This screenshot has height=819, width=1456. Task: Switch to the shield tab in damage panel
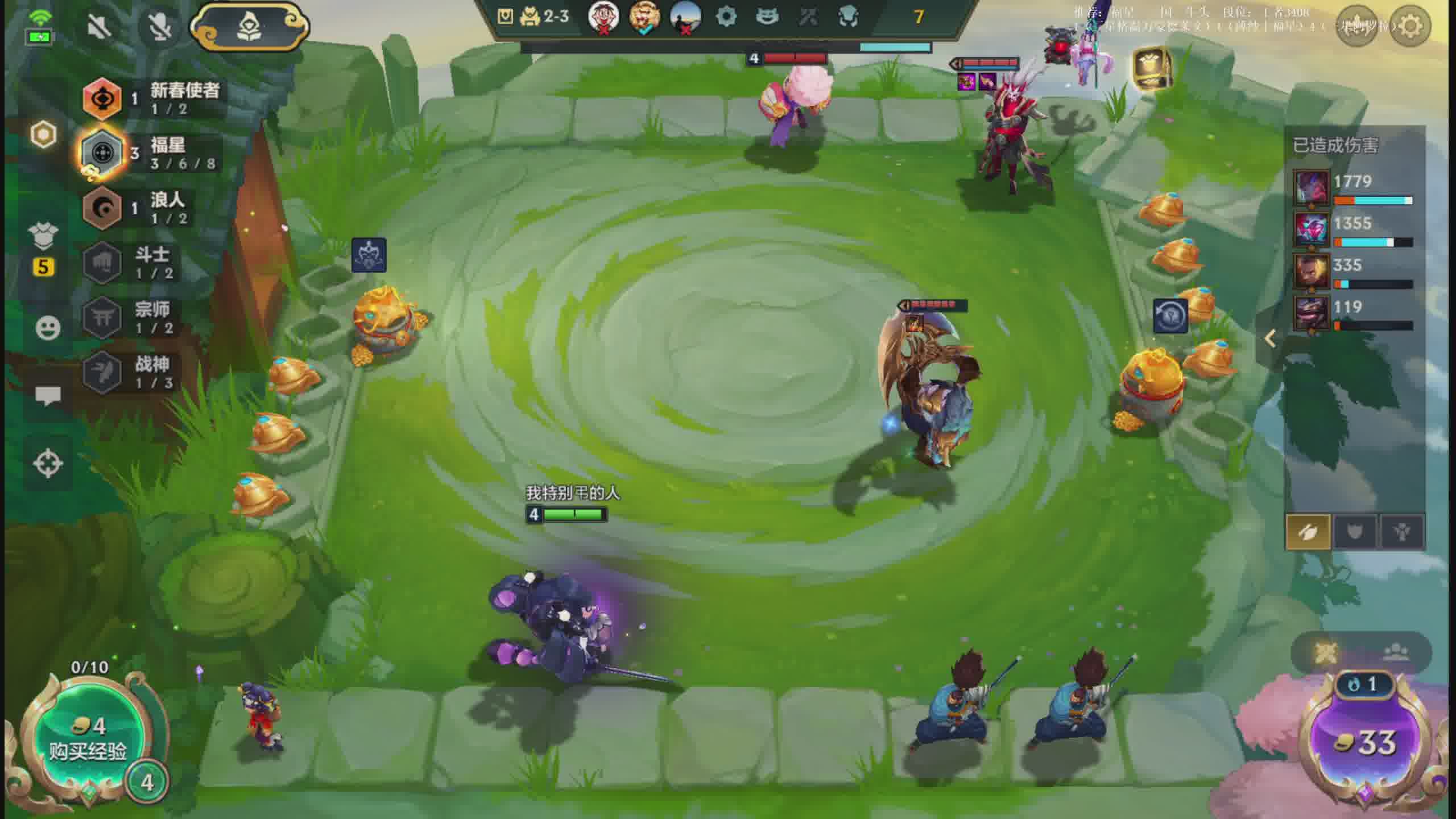click(x=1355, y=532)
